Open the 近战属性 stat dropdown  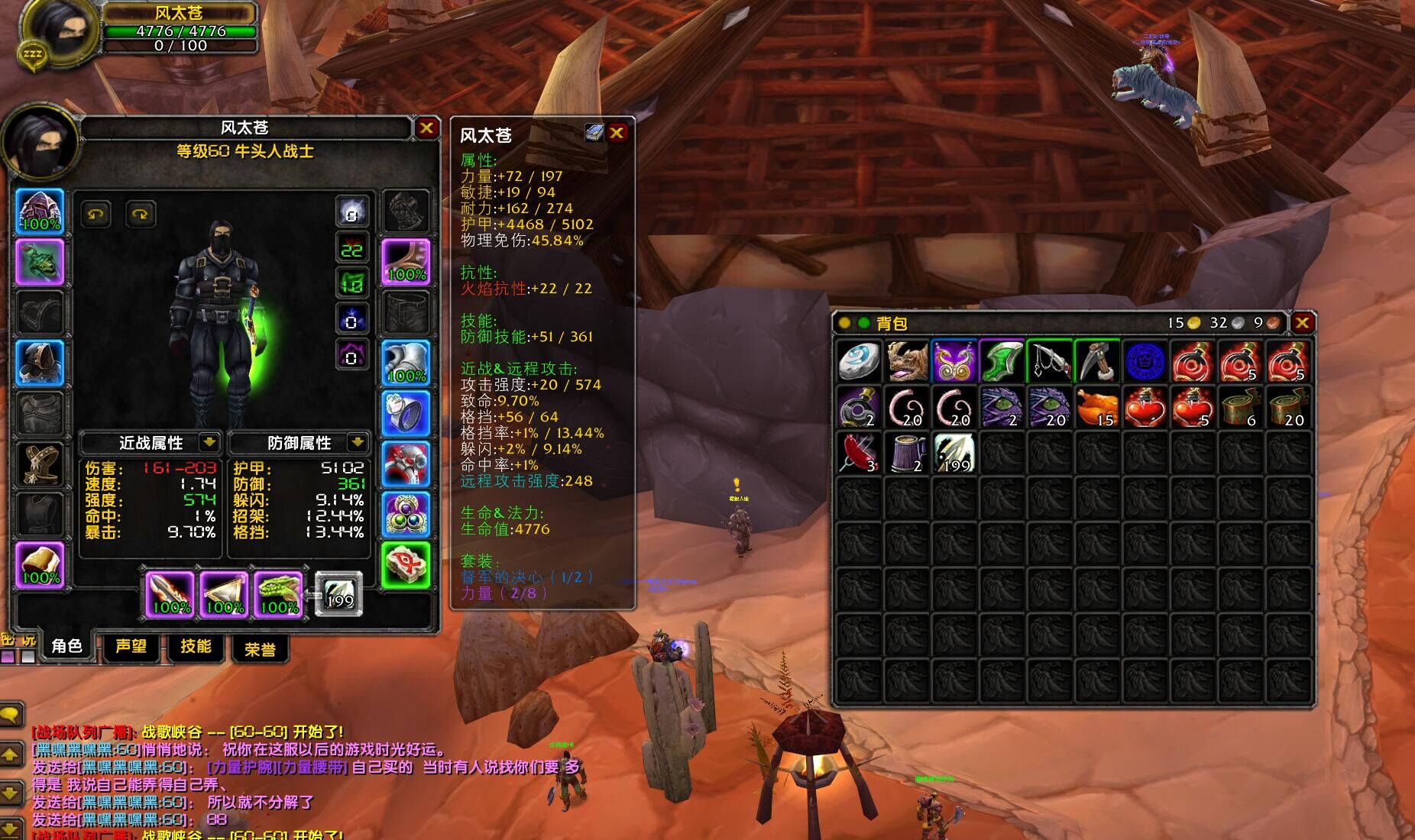tap(209, 442)
